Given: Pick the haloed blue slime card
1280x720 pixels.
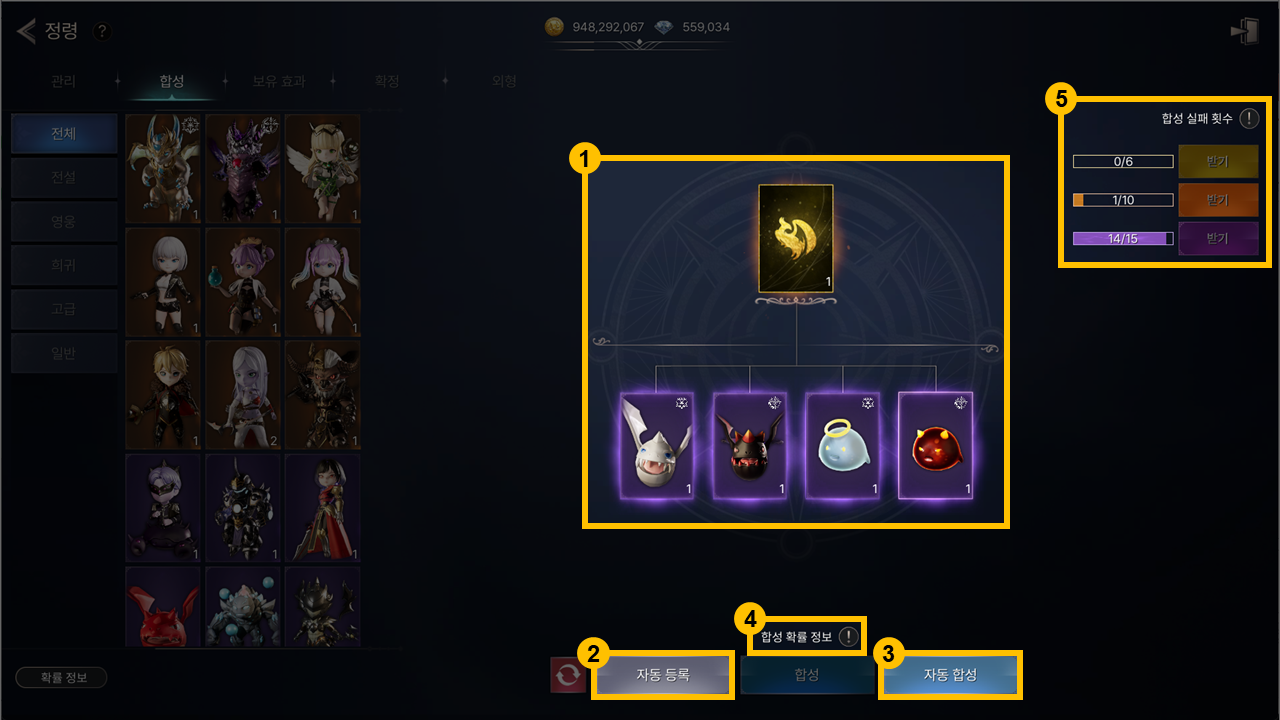Looking at the screenshot, I should [x=843, y=445].
